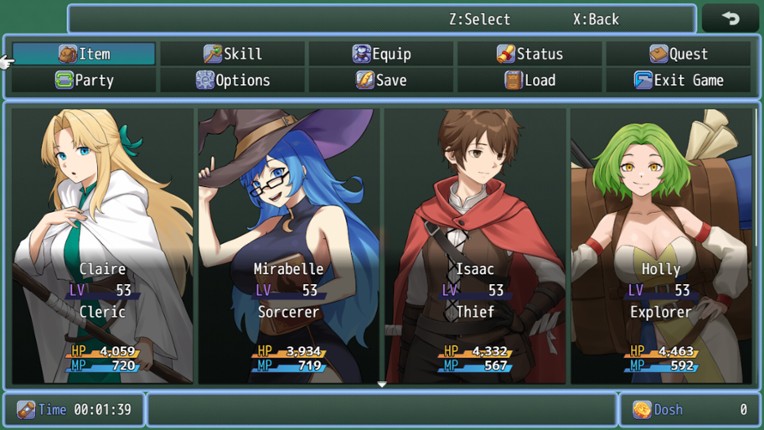This screenshot has width=764, height=430.
Task: Select Isaac the Thief
Action: [x=475, y=245]
